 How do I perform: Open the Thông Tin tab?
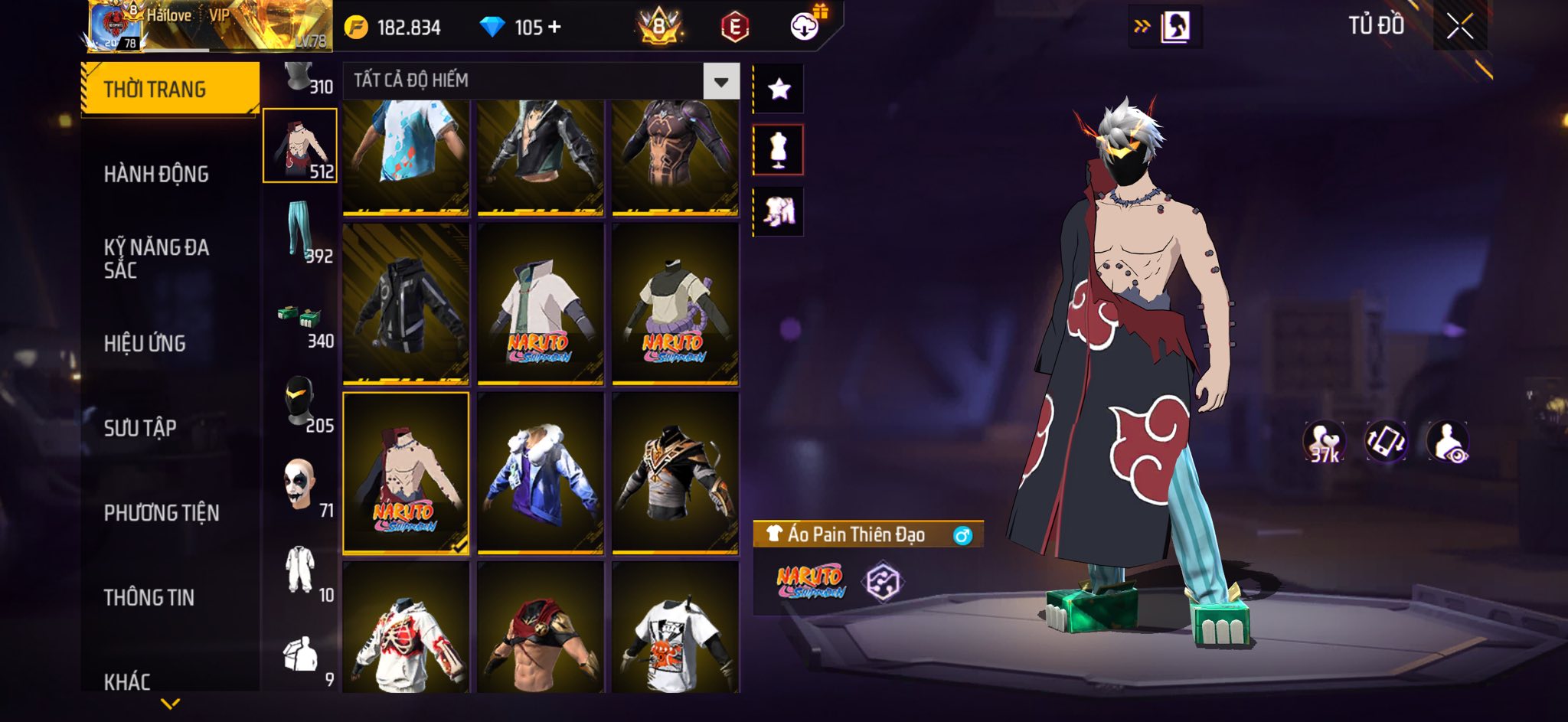[149, 597]
